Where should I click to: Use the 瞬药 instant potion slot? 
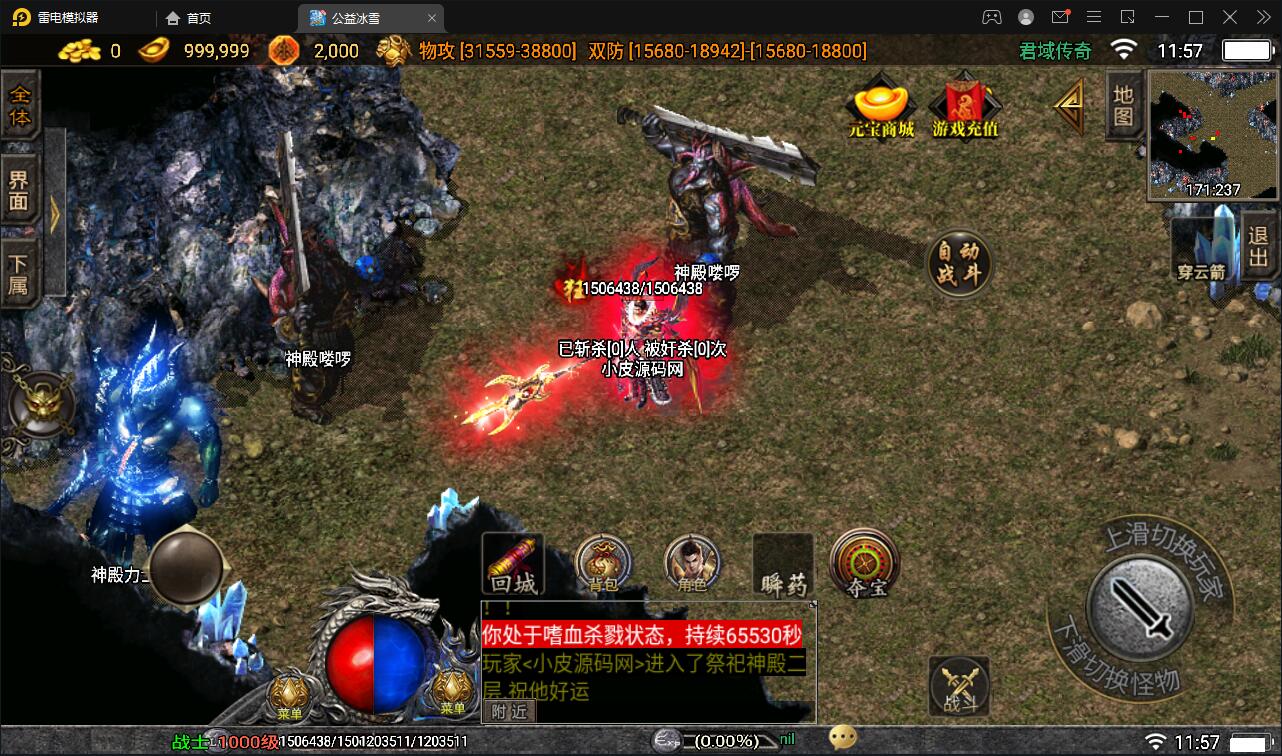click(x=783, y=566)
